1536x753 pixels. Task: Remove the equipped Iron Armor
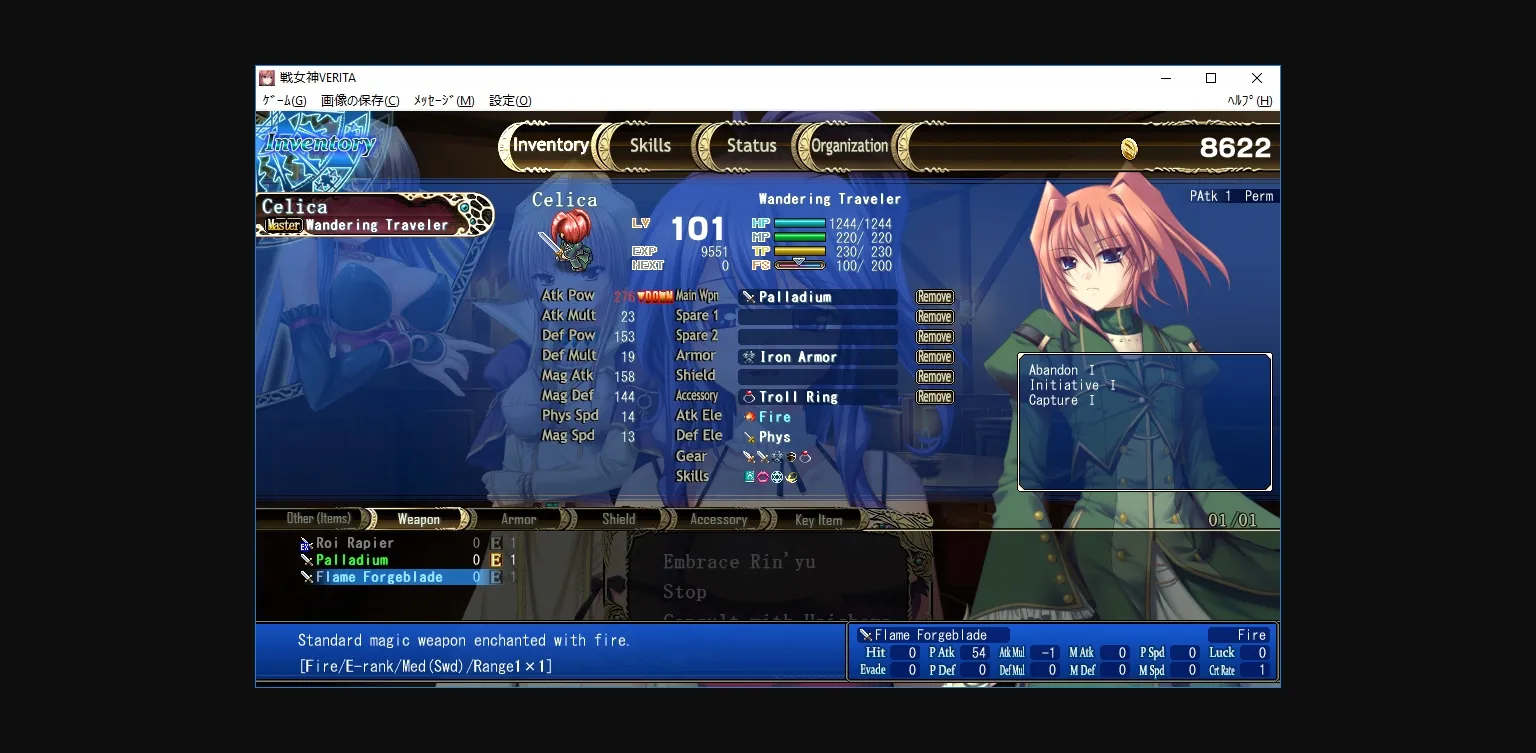[934, 357]
